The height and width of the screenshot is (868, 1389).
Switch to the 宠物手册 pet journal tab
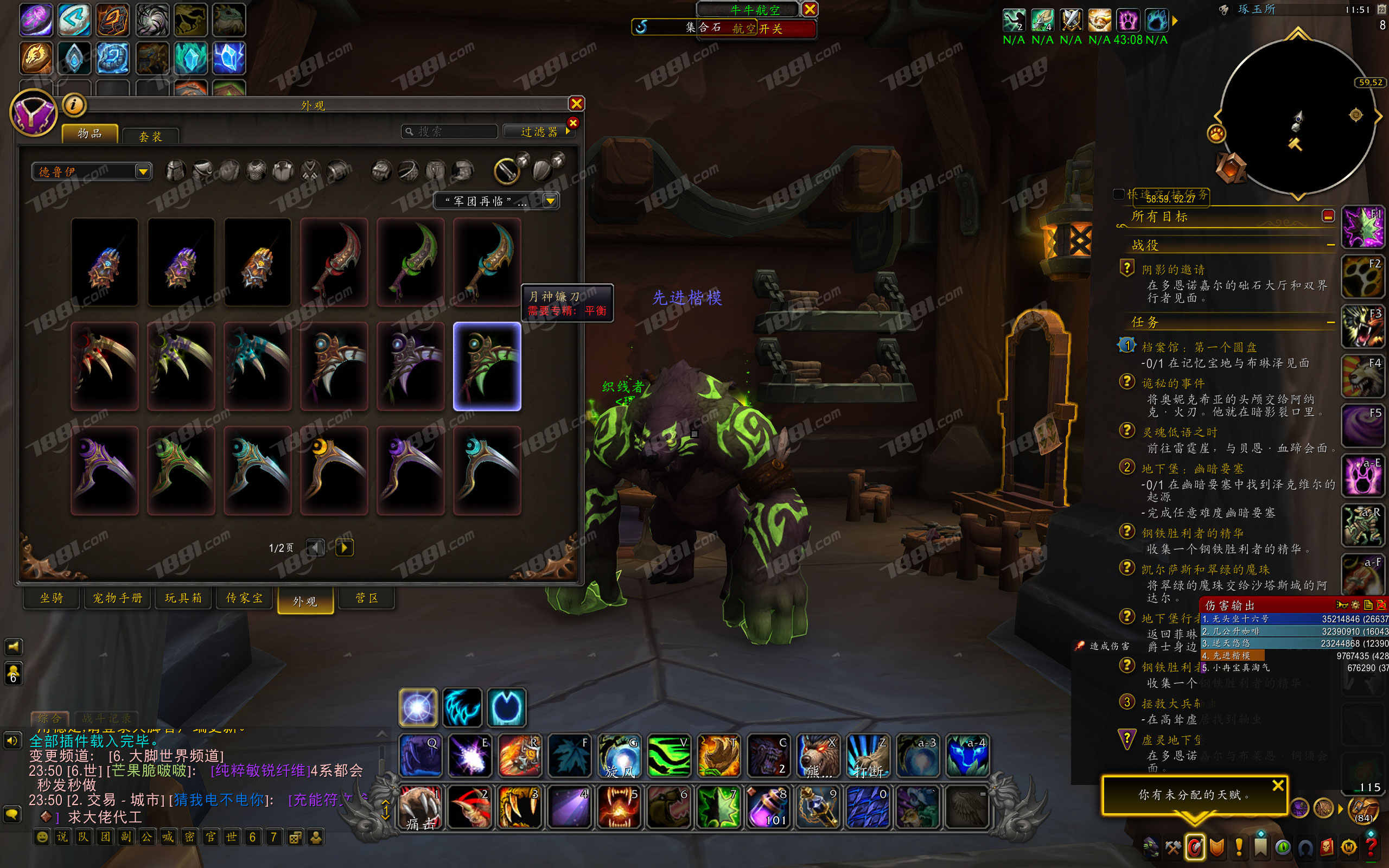pos(118,598)
